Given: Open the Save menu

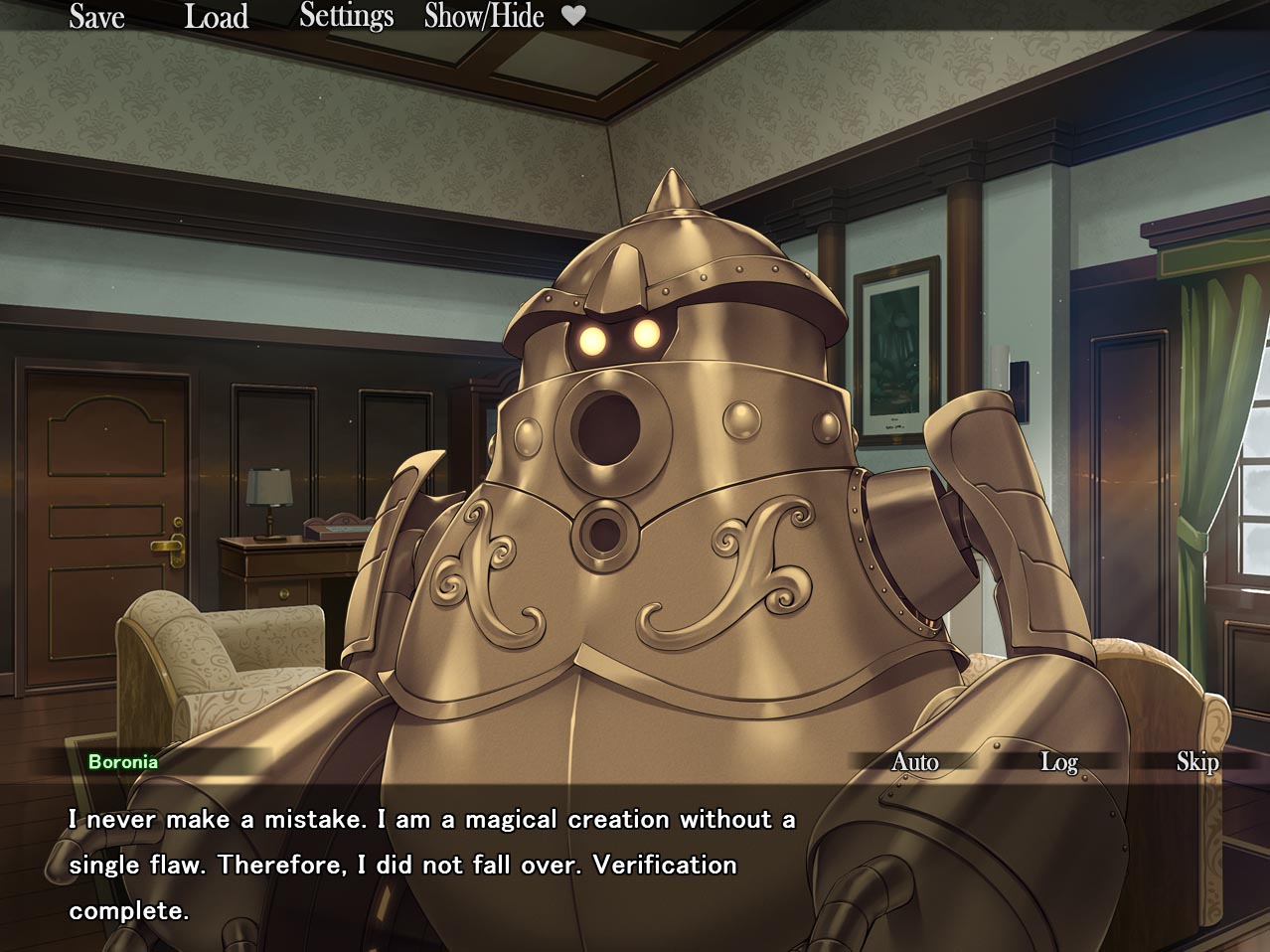Looking at the screenshot, I should [x=96, y=17].
